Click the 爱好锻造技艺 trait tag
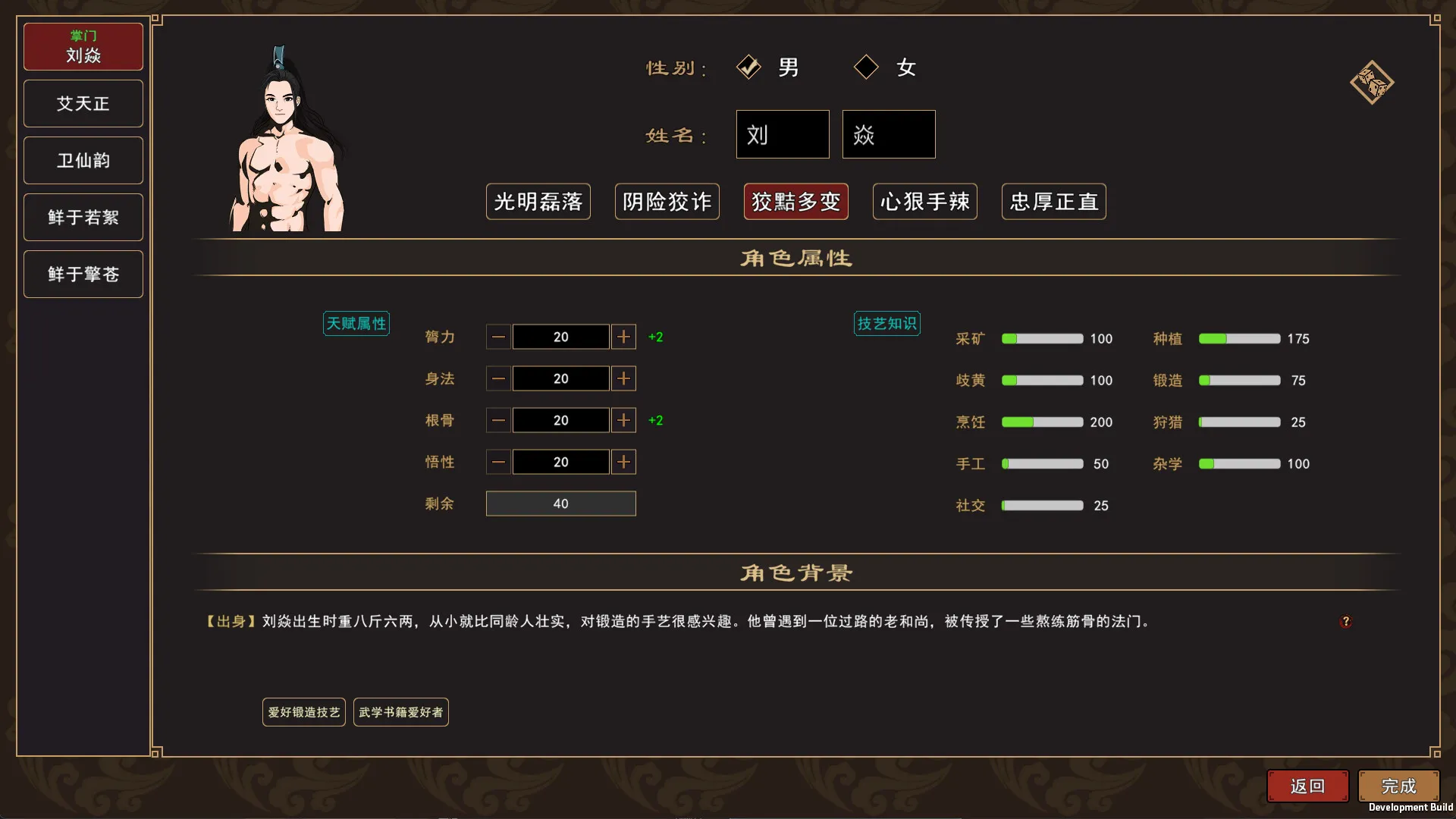 303,711
